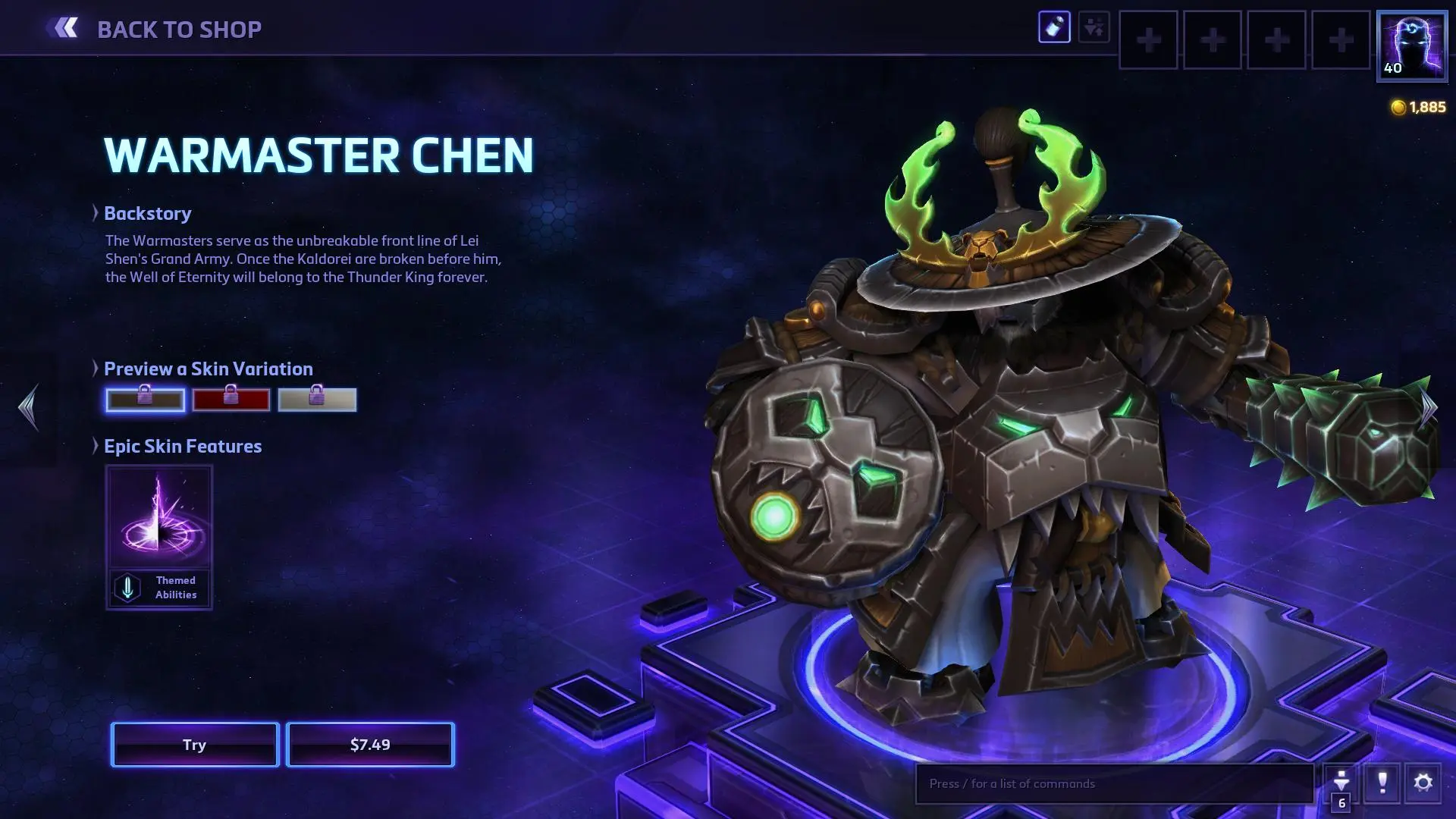Go back to the shop
Image resolution: width=1456 pixels, height=819 pixels.
click(155, 29)
